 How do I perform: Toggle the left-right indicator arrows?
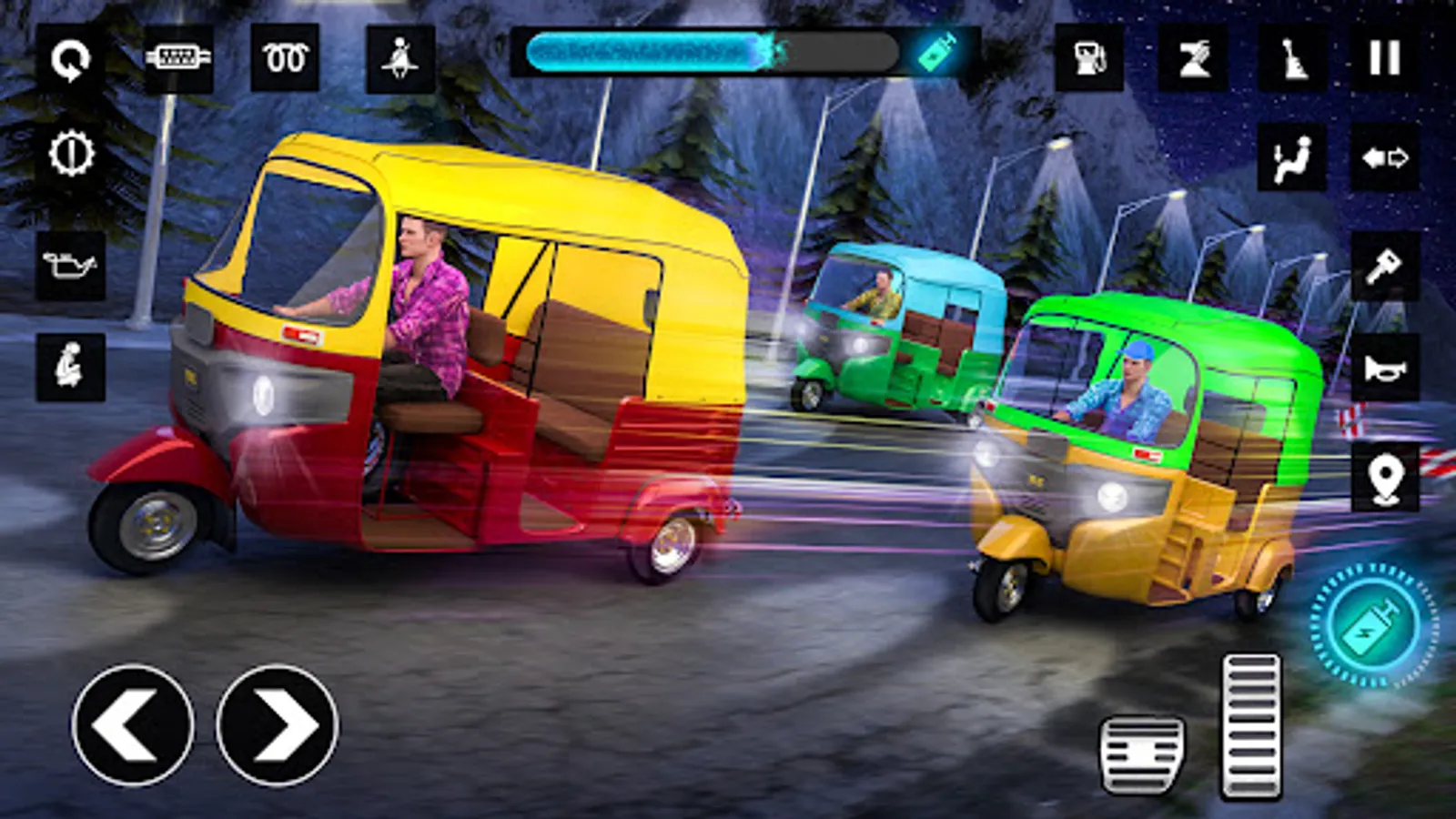[1384, 158]
